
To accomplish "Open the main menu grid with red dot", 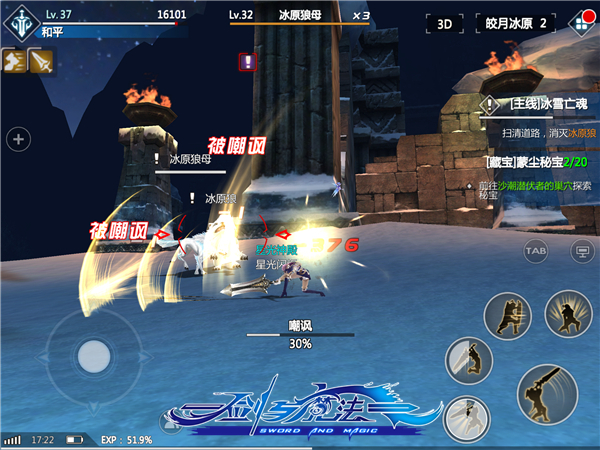I will point(579,22).
